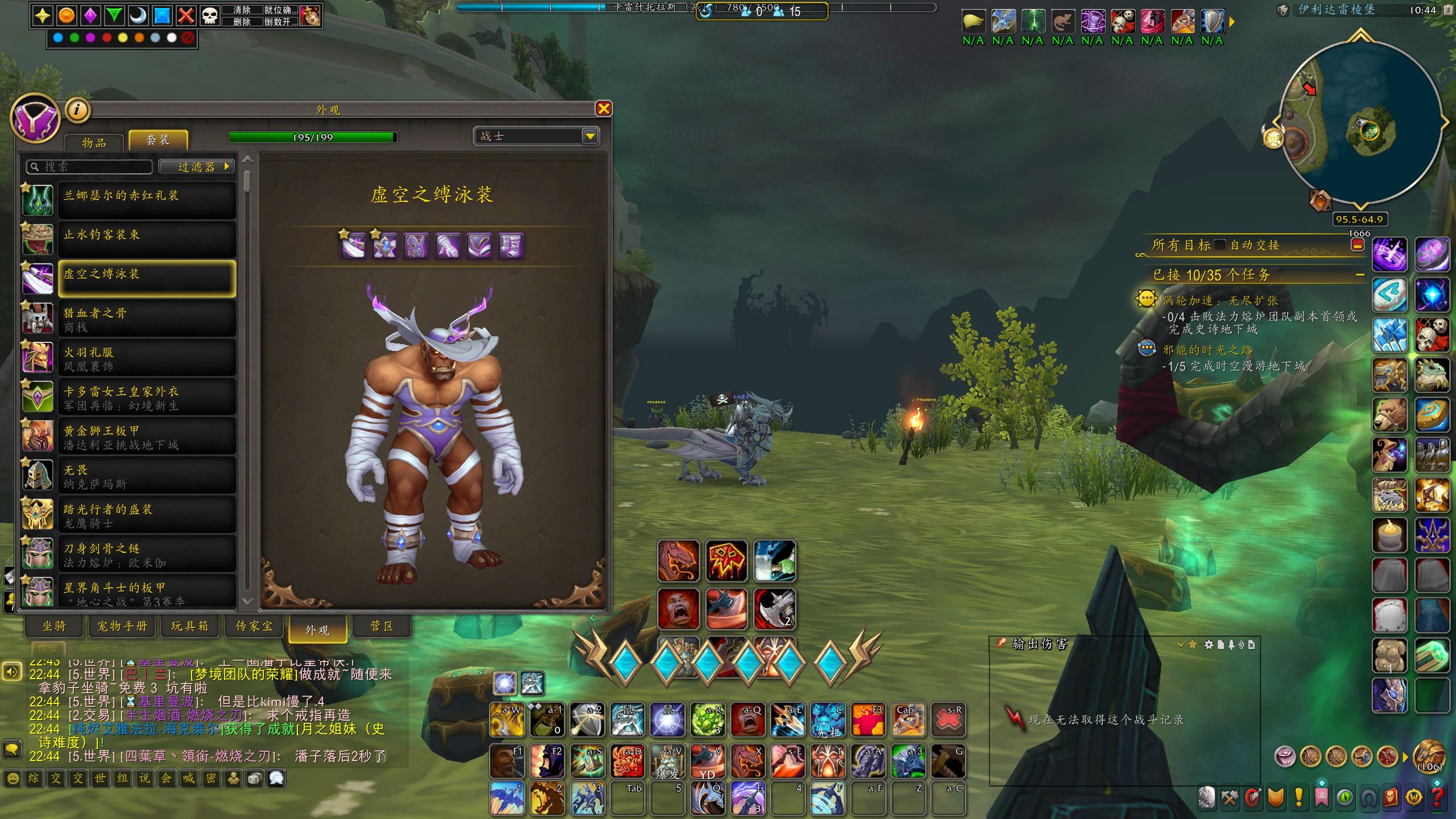Collapse the quest tracker with the minus button
1456x819 pixels.
(1360, 275)
